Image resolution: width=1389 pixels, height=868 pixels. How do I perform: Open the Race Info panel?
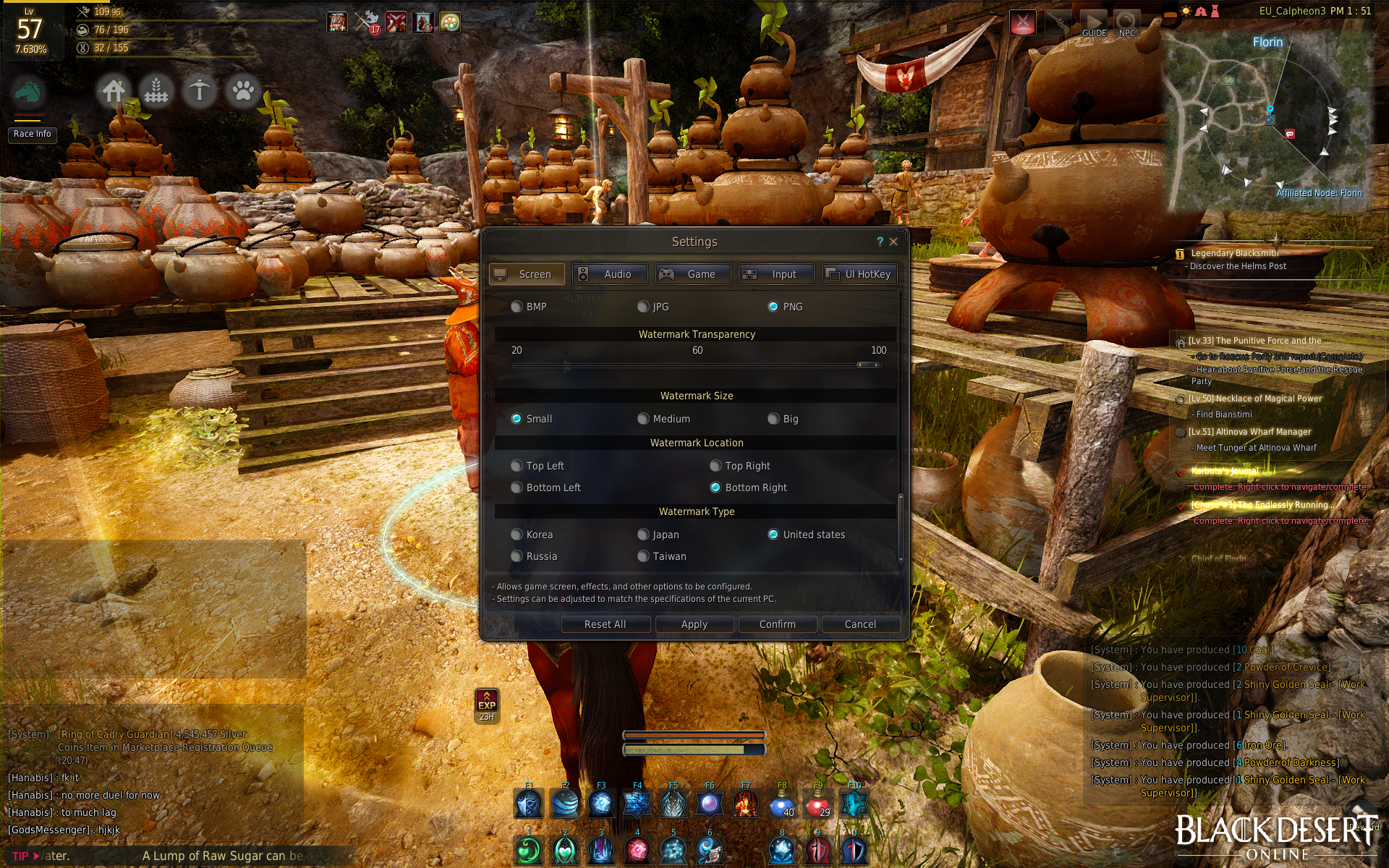pos(33,134)
